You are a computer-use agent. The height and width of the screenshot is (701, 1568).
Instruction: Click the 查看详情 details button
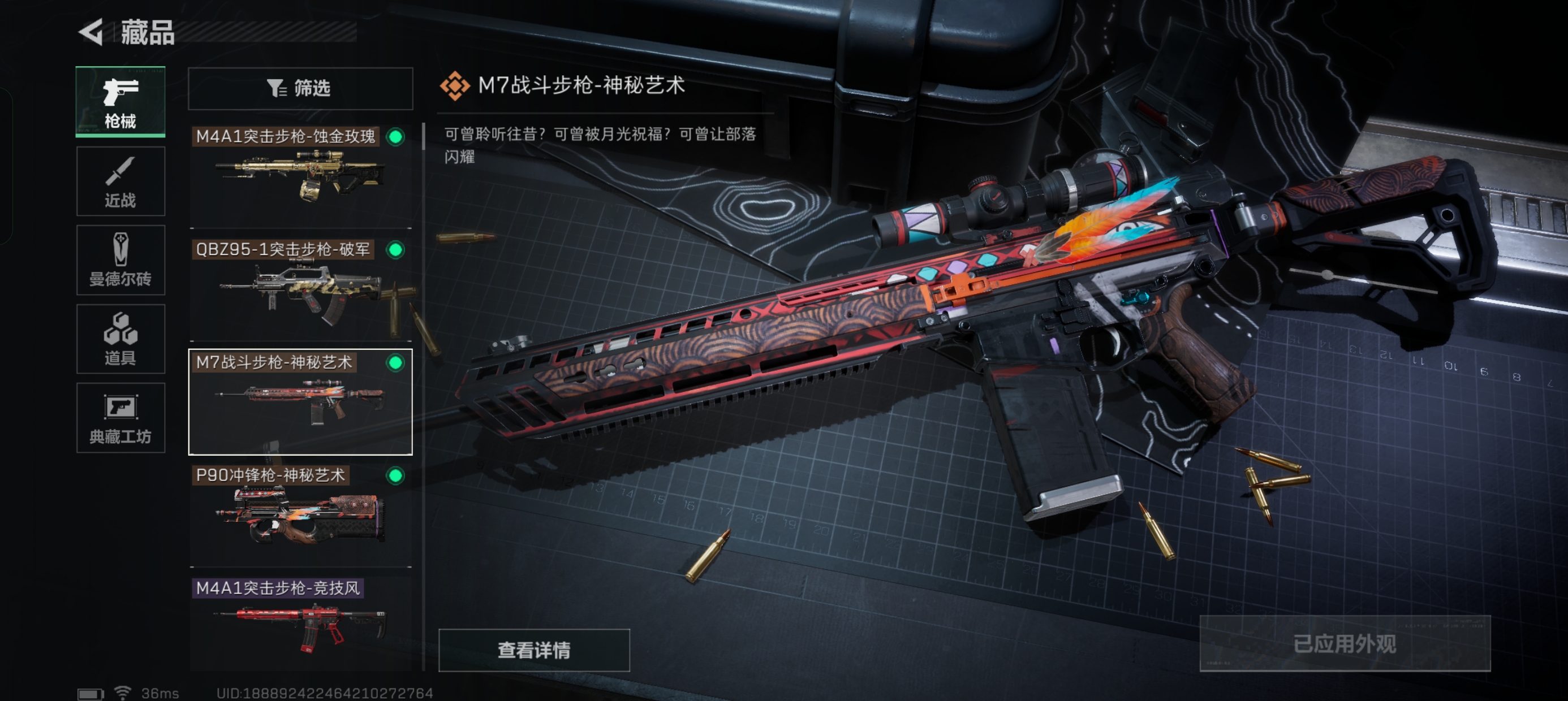tap(534, 650)
